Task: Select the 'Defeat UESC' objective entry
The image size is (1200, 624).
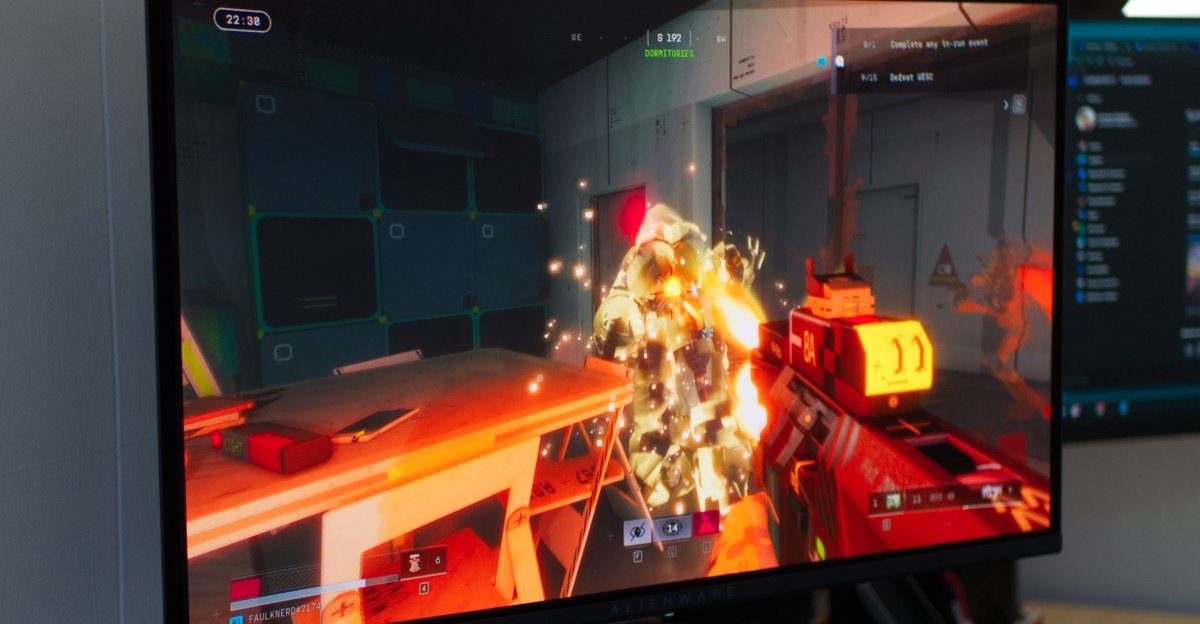Action: tap(907, 77)
